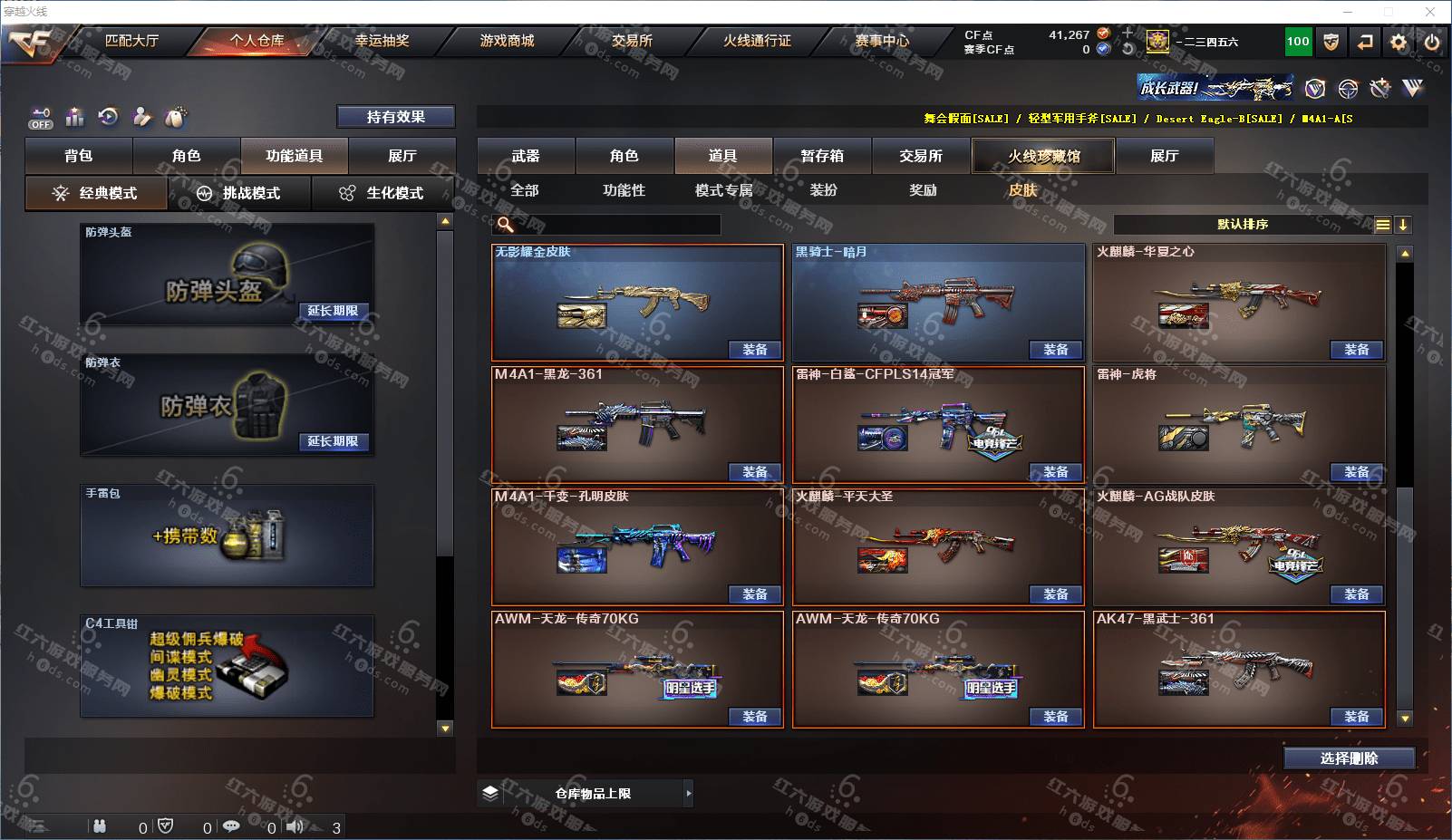Extend the 防弹头盔 duration
The height and width of the screenshot is (840, 1452).
(333, 311)
